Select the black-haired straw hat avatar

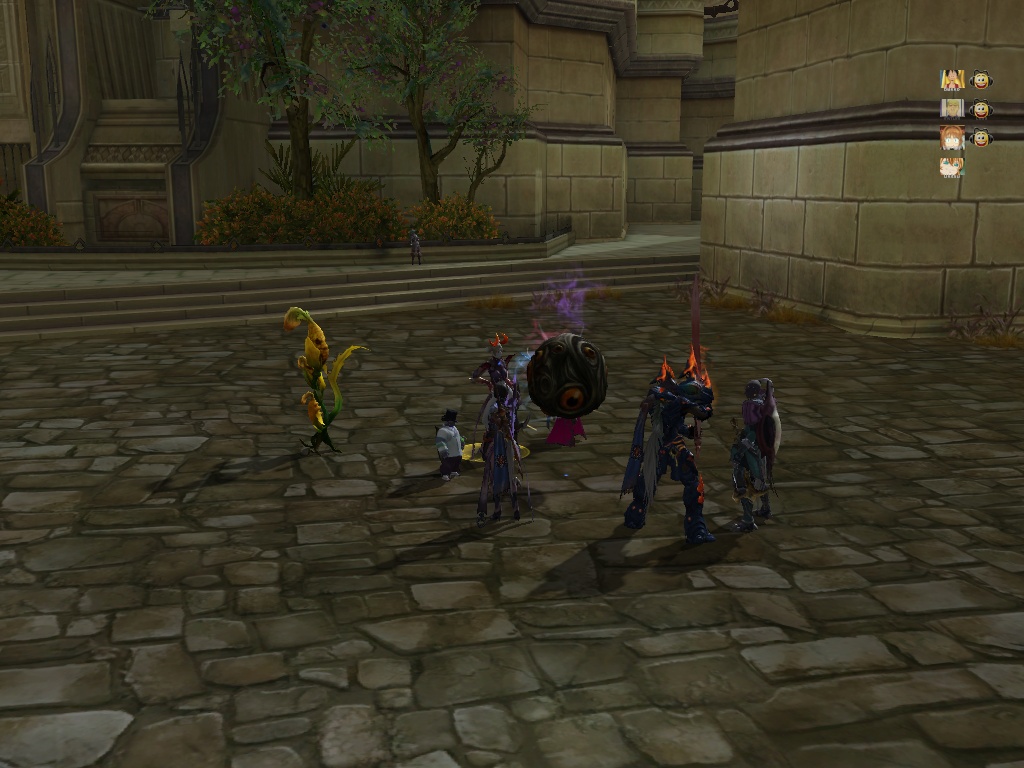951,80
